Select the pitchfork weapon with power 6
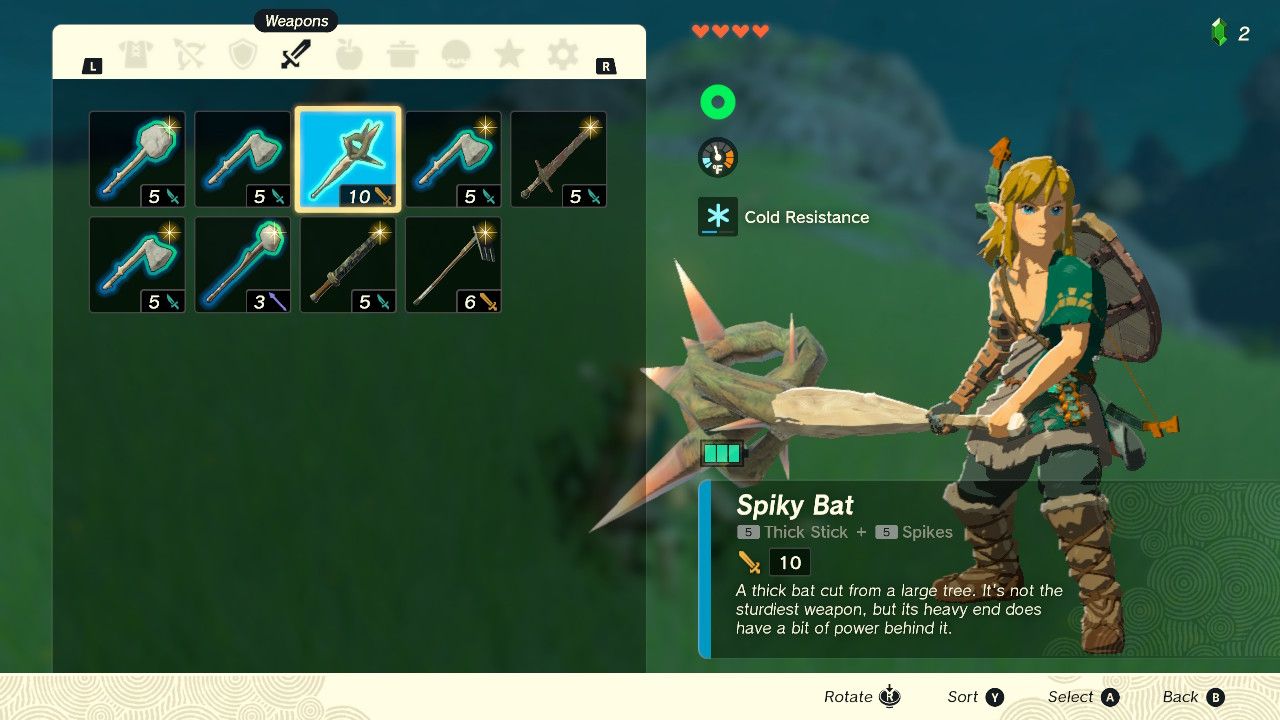Image resolution: width=1280 pixels, height=720 pixels. pyautogui.click(x=453, y=265)
